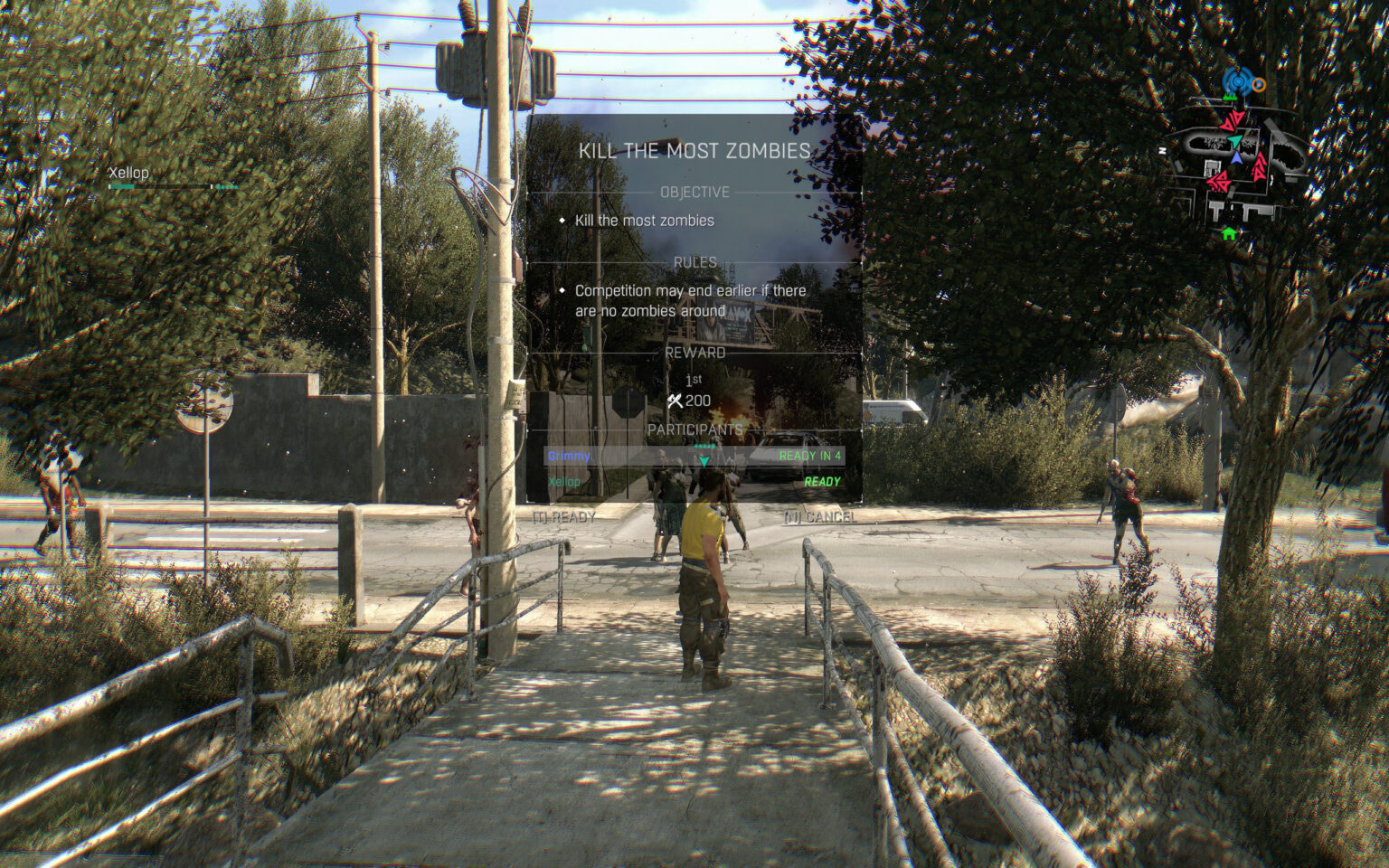The width and height of the screenshot is (1389, 868).
Task: Select the blue player arrow on the minimap
Action: (x=1234, y=159)
